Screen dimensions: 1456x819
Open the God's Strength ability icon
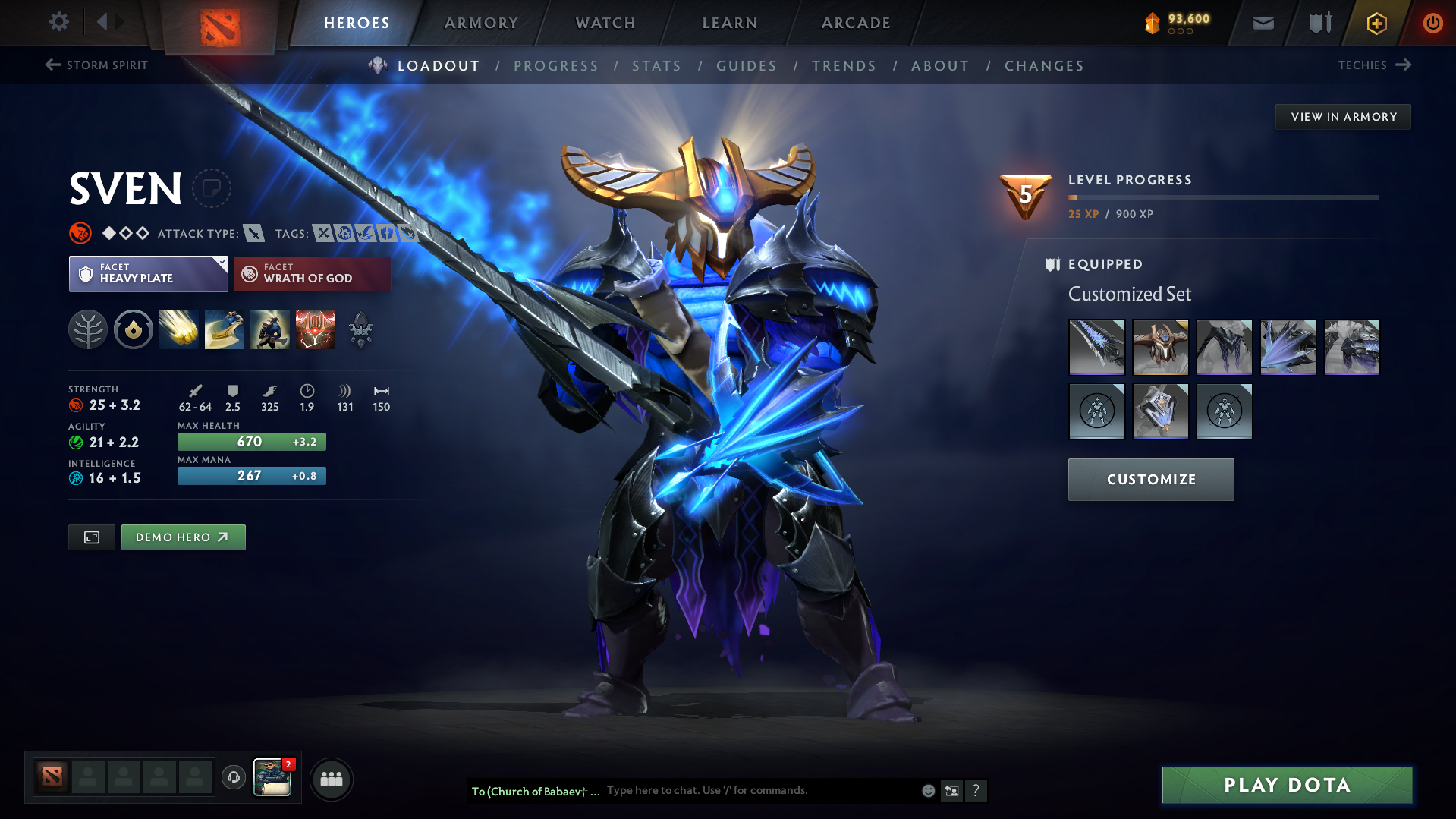pyautogui.click(x=315, y=329)
